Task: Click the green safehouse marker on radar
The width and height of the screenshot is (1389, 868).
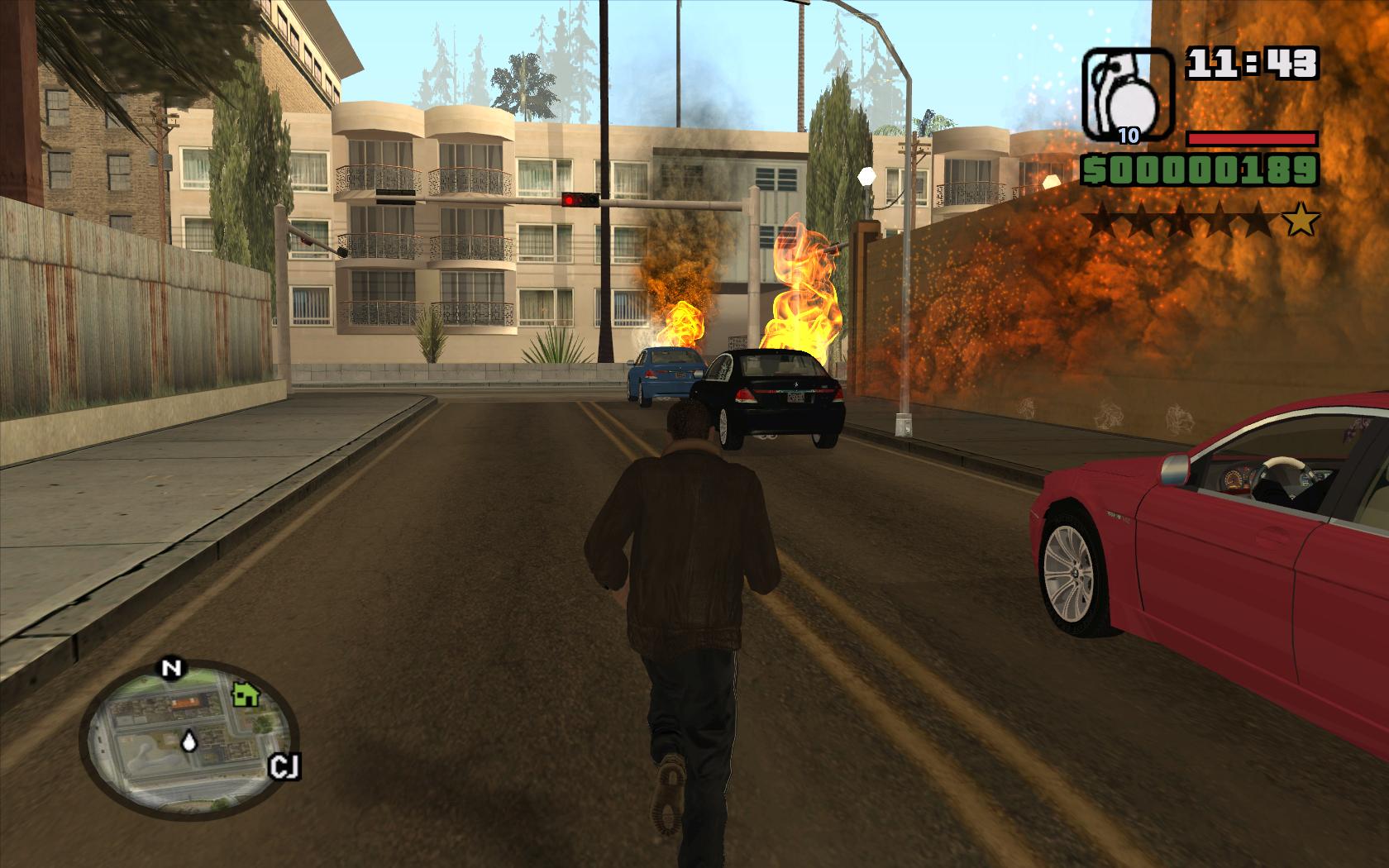Action: [245, 694]
